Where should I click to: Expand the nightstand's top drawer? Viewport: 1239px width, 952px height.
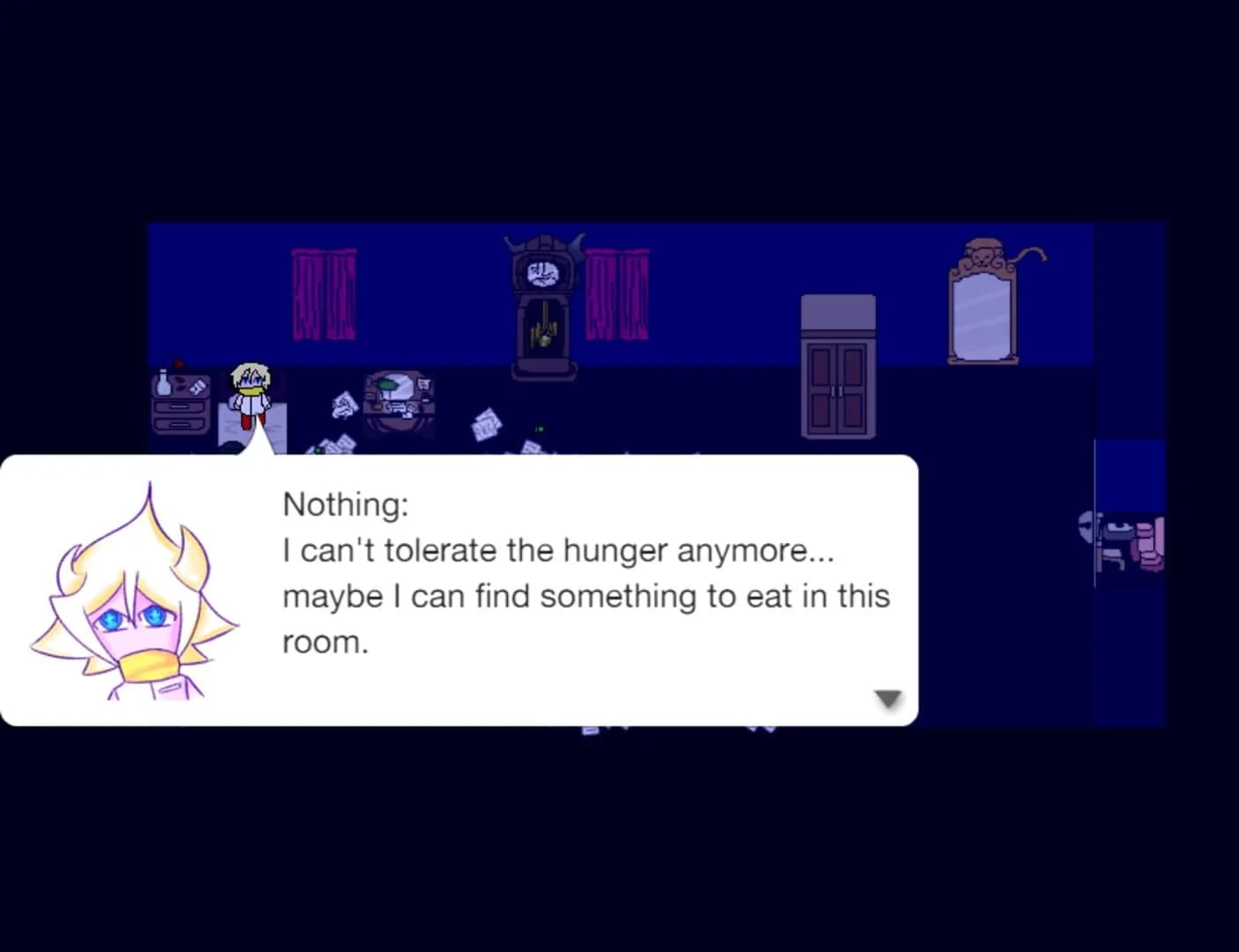click(179, 405)
